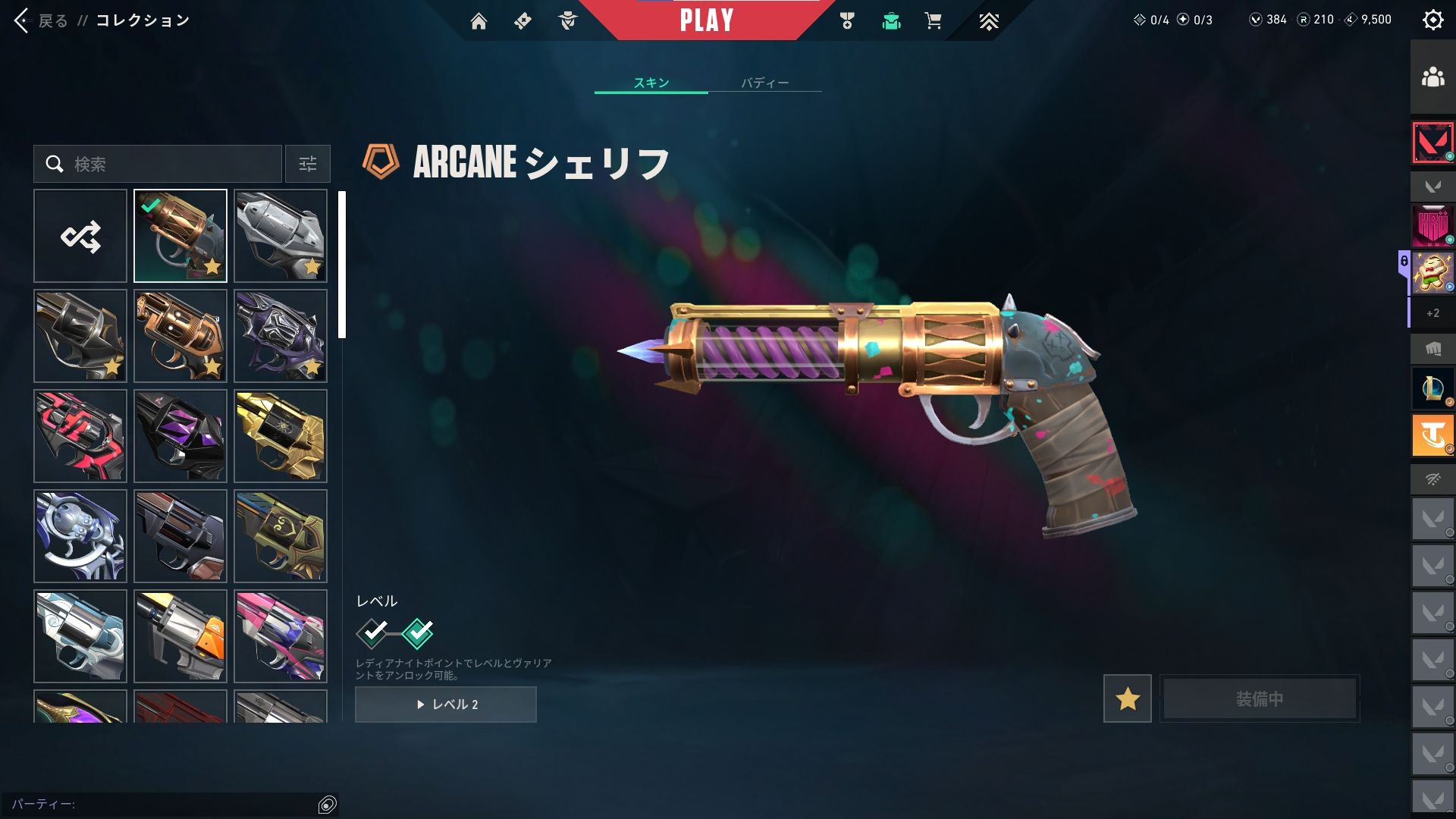Open the skin filter options

[x=308, y=164]
